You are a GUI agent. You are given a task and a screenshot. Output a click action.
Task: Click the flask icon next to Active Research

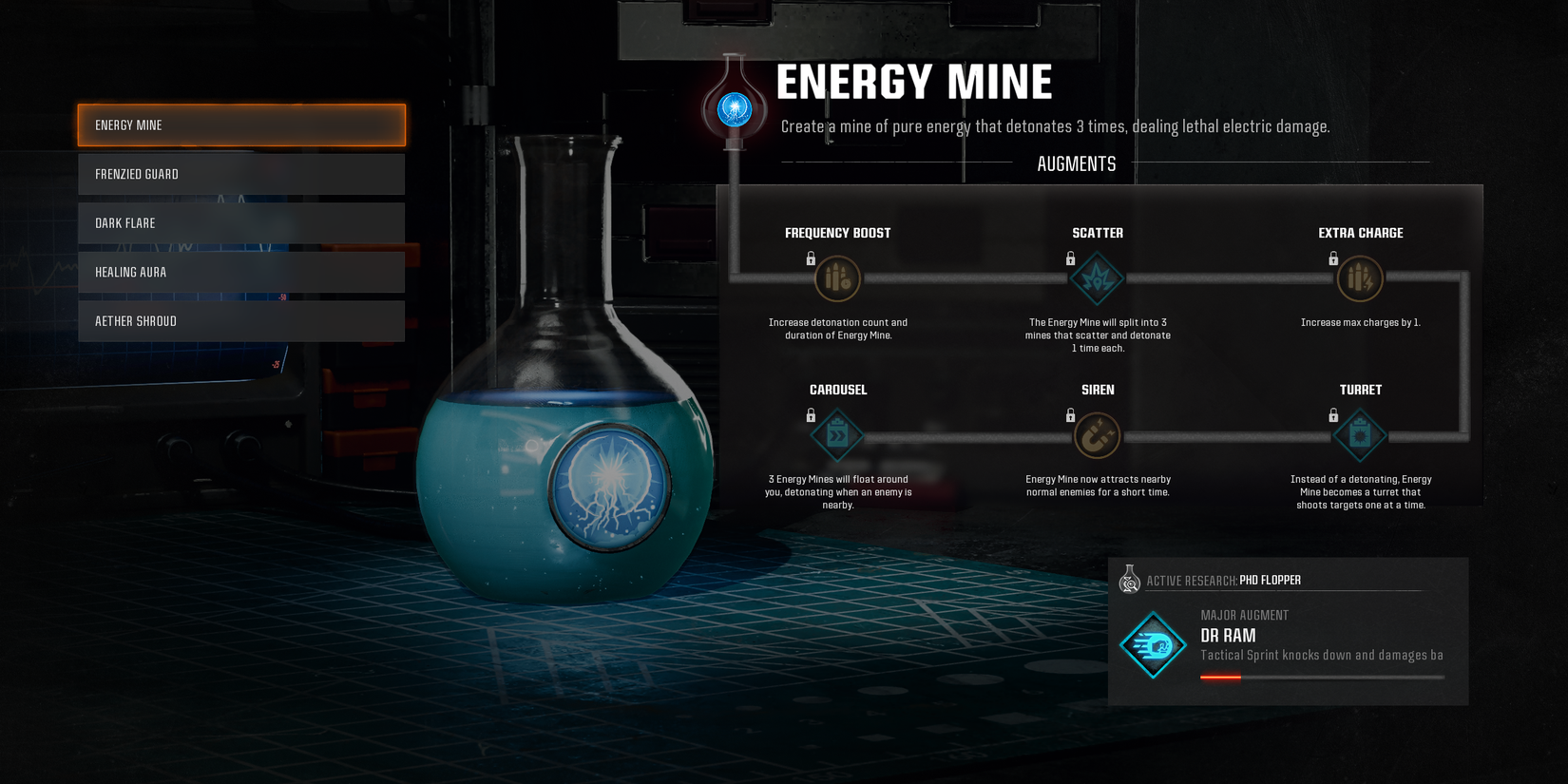click(x=1130, y=580)
